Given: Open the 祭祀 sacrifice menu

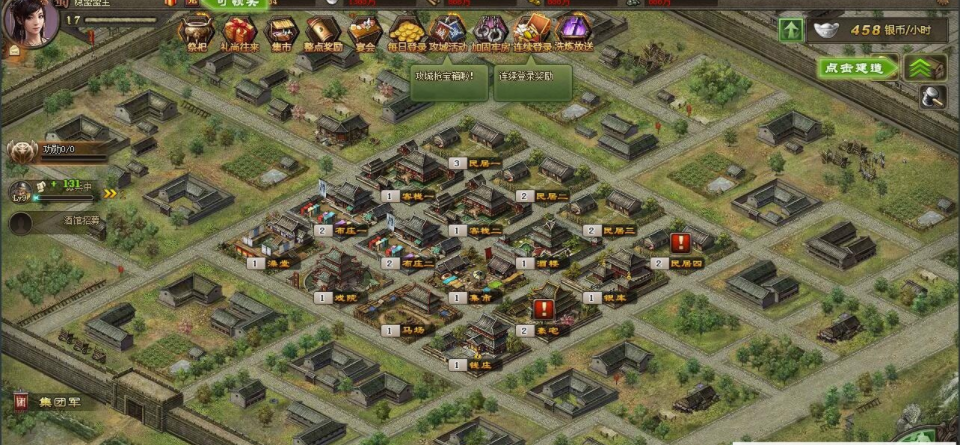Looking at the screenshot, I should tap(197, 32).
